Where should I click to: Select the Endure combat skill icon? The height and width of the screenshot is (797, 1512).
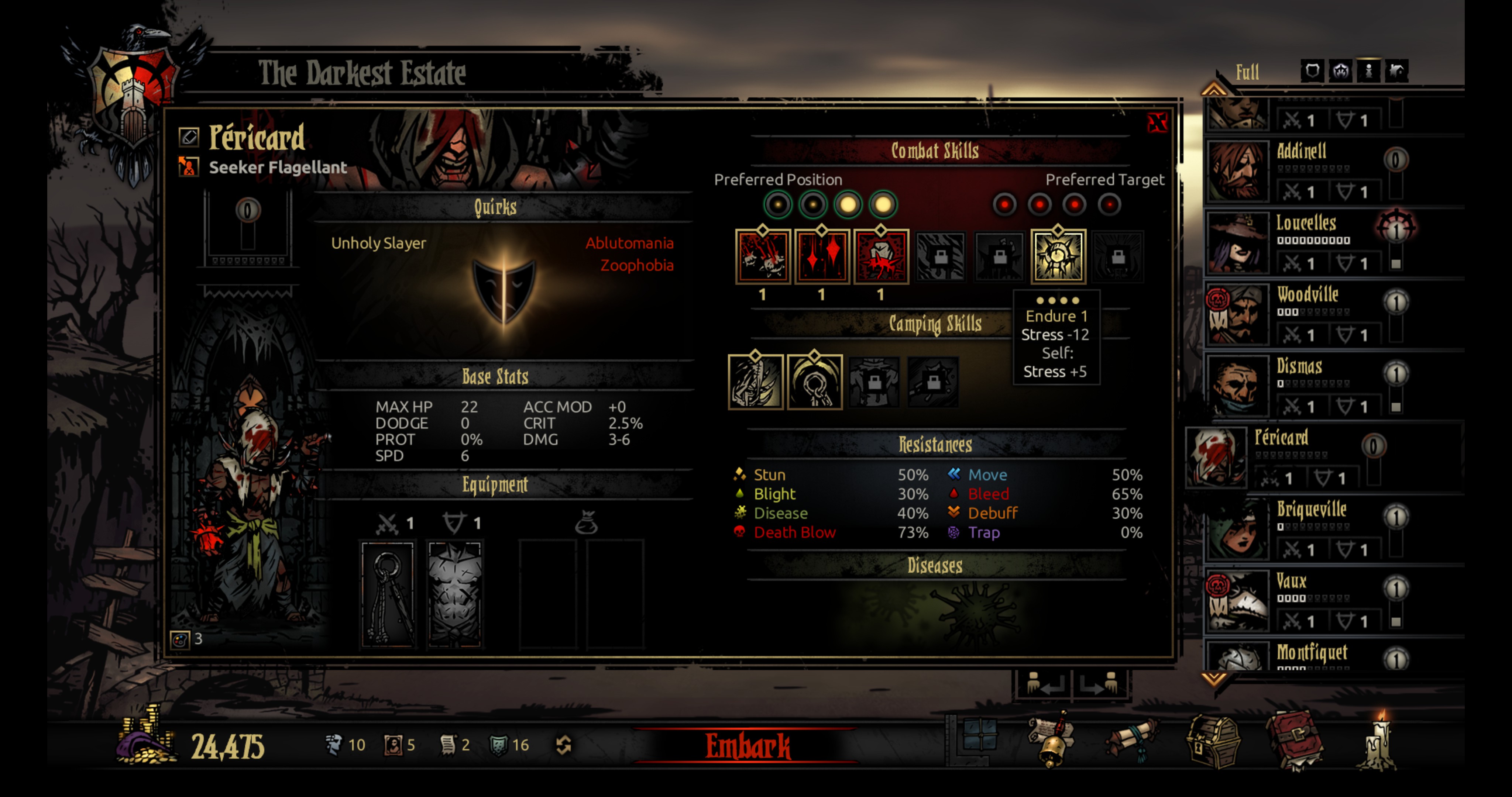[1058, 256]
